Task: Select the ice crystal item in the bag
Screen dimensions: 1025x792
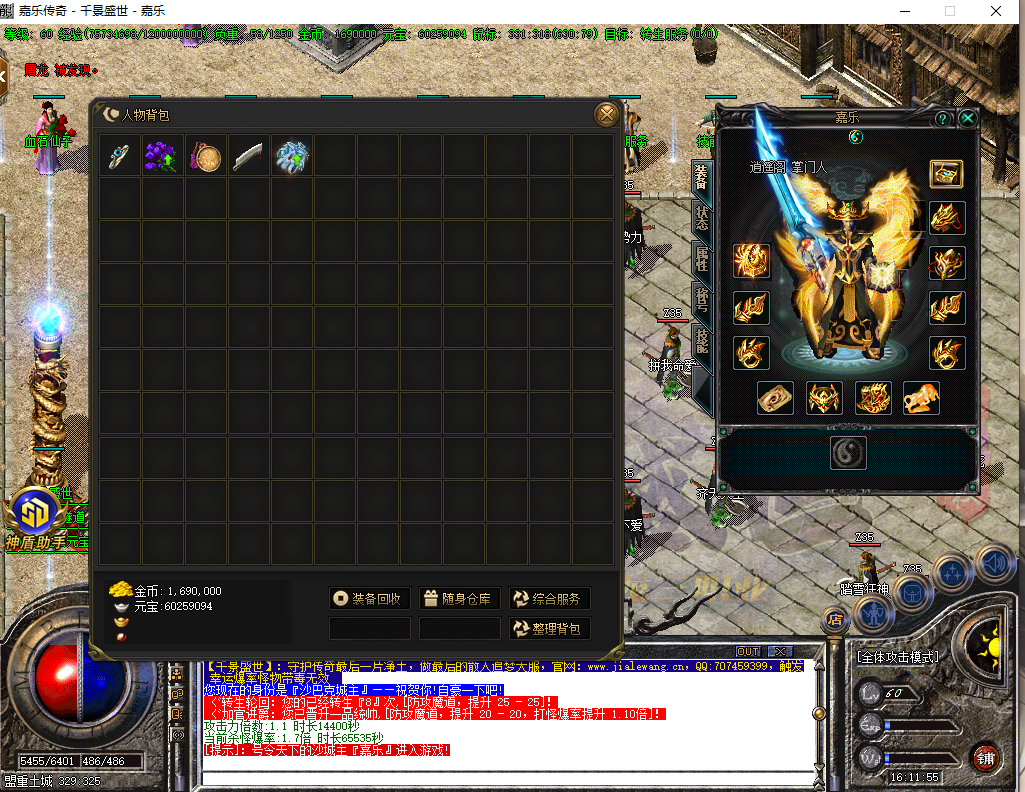Action: coord(292,156)
